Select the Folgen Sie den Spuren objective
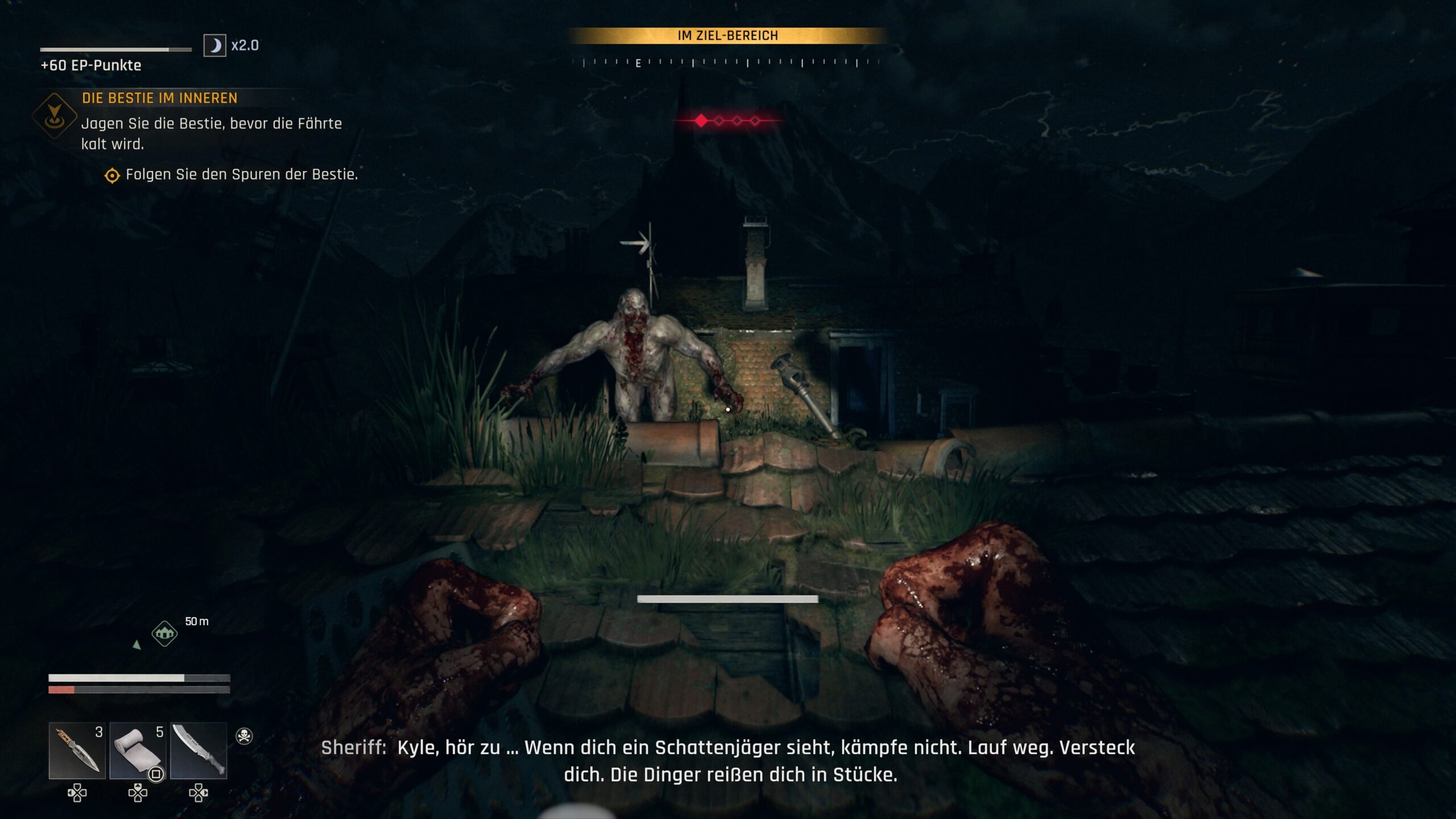Image resolution: width=1456 pixels, height=819 pixels. coord(241,175)
